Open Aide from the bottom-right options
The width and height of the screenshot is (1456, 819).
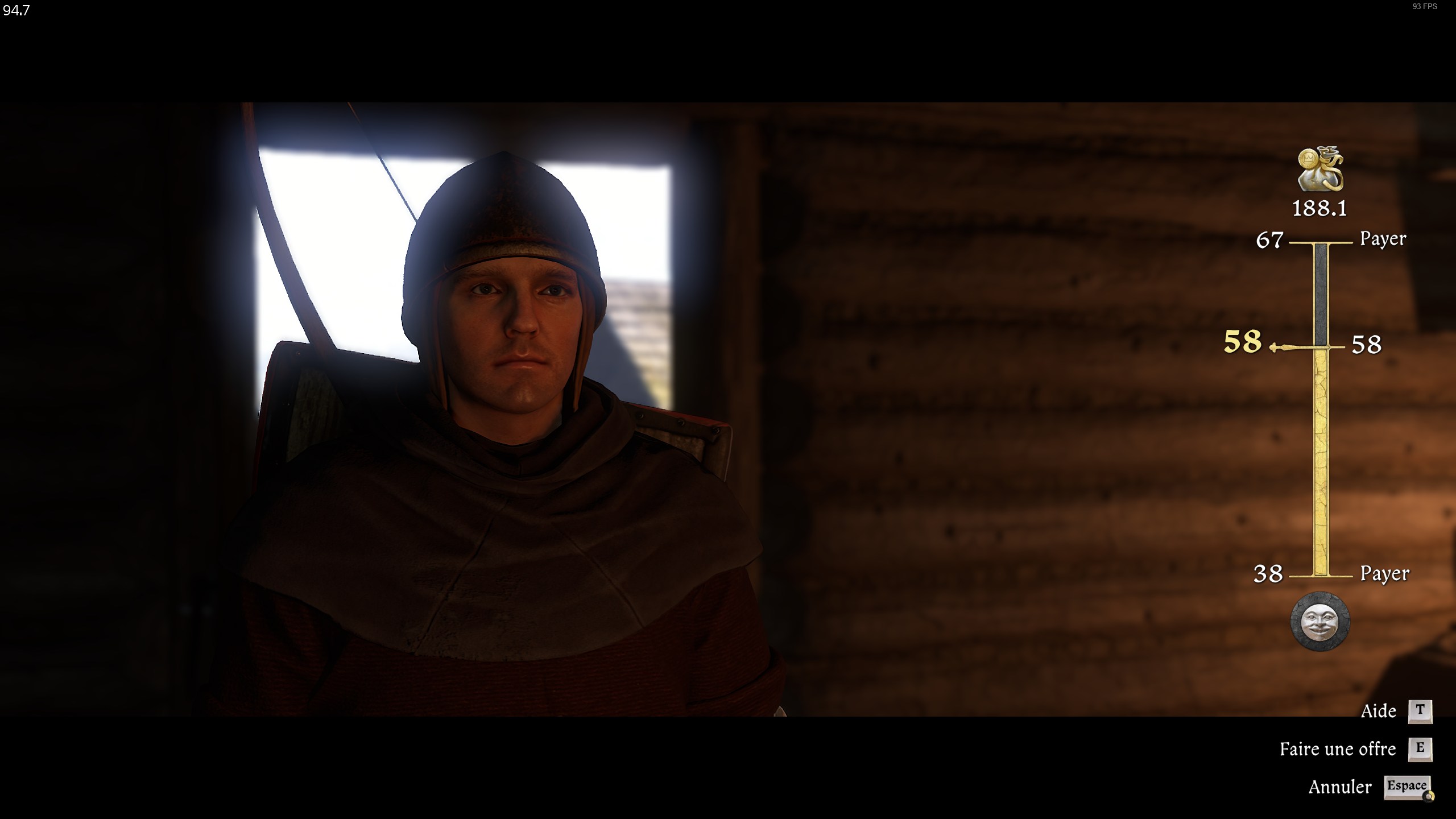pyautogui.click(x=1378, y=710)
